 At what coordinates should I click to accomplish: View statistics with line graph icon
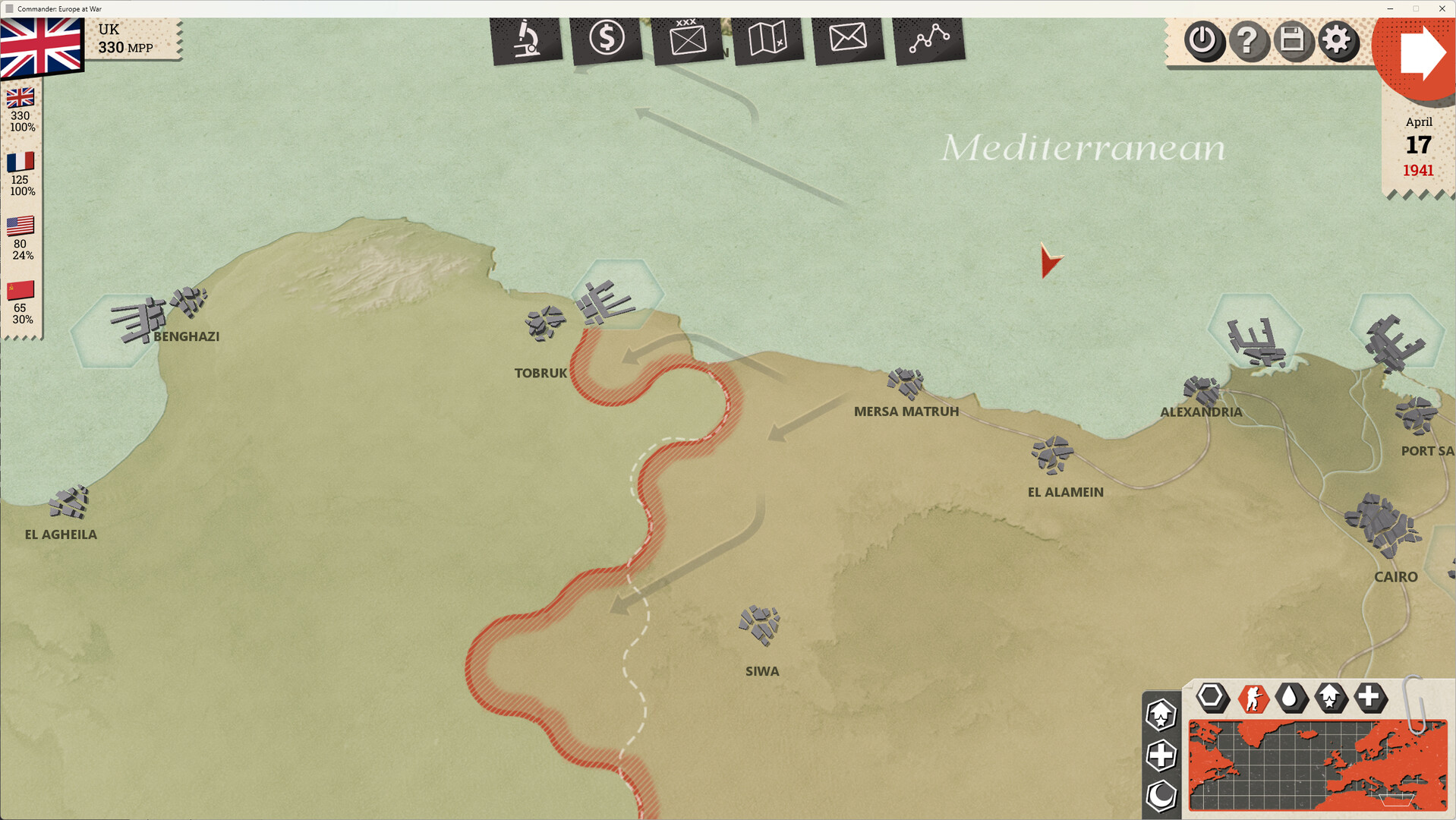coord(928,36)
